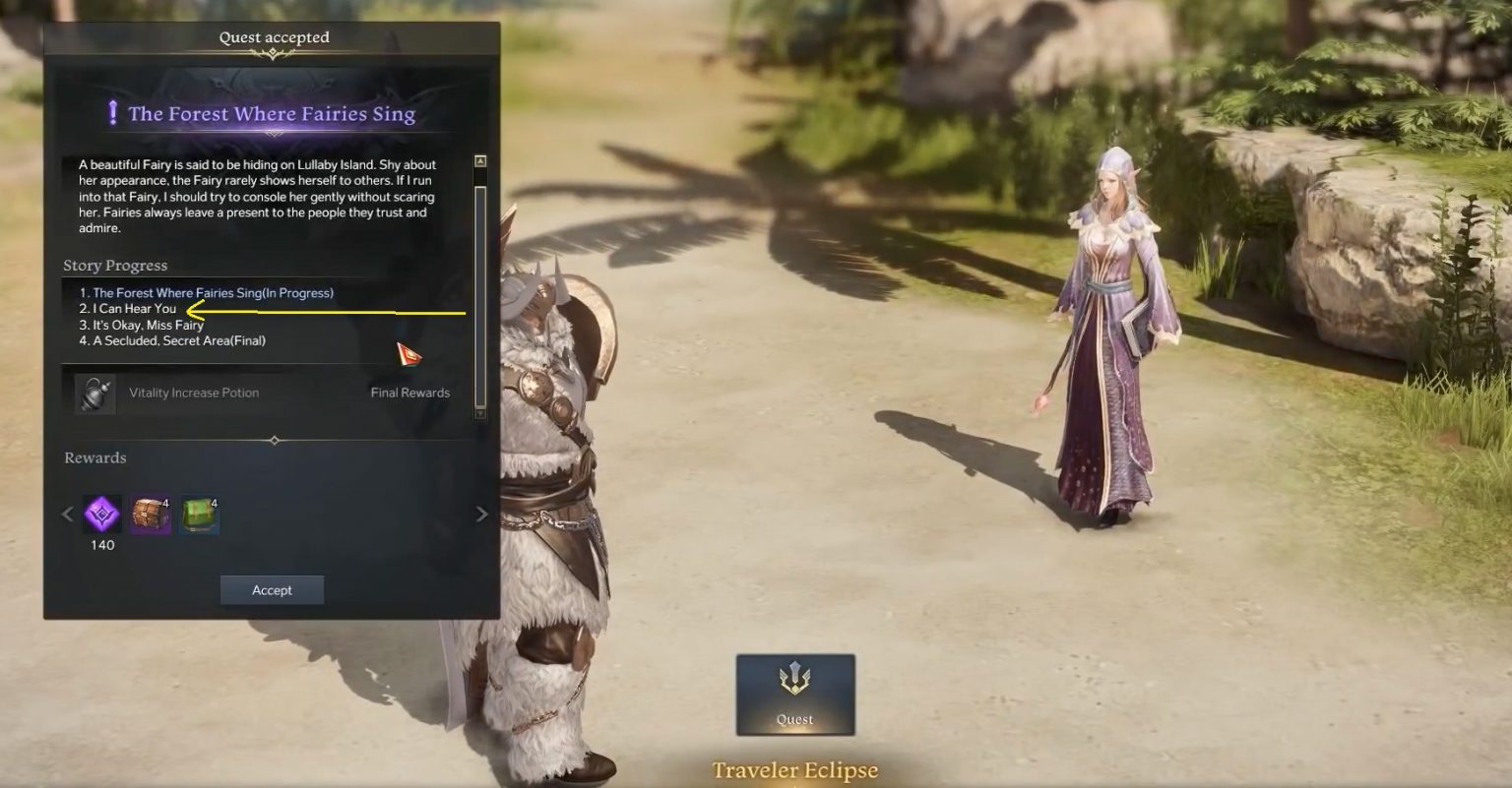Click the scrollbar down arrow in quest description

tap(480, 413)
